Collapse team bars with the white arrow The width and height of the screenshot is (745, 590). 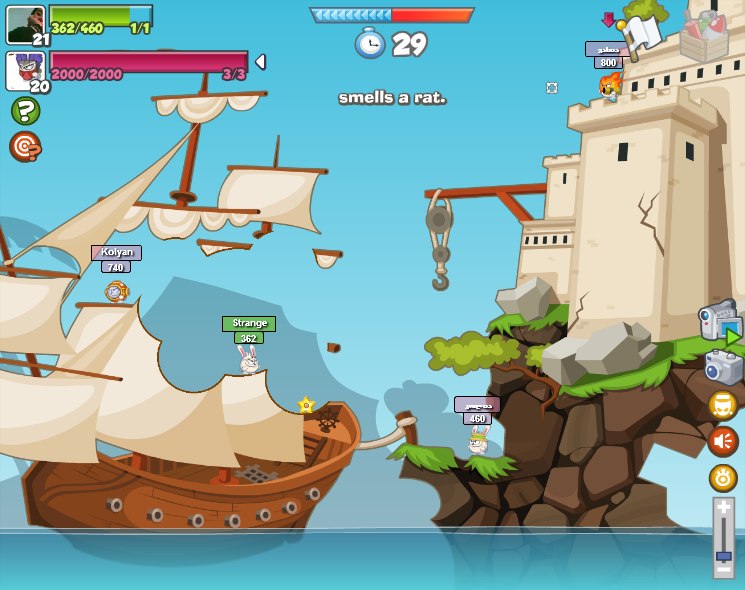(260, 62)
